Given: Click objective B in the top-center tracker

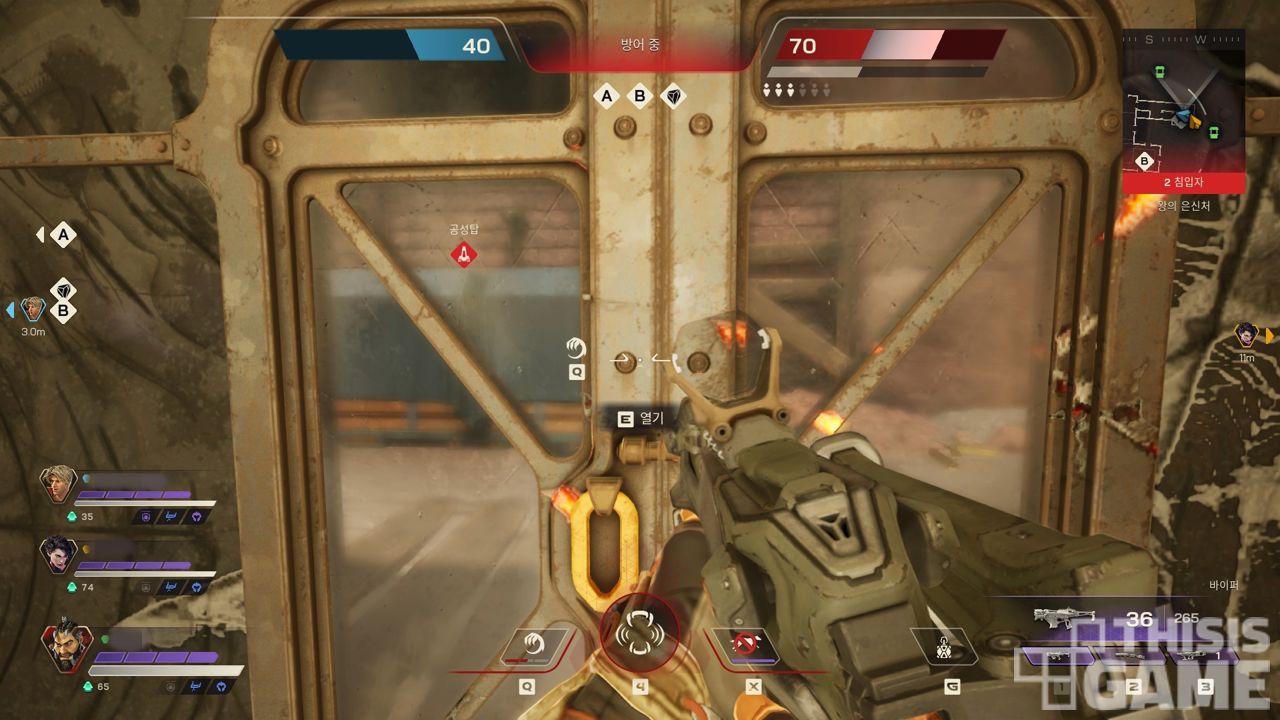Looking at the screenshot, I should click(x=640, y=96).
